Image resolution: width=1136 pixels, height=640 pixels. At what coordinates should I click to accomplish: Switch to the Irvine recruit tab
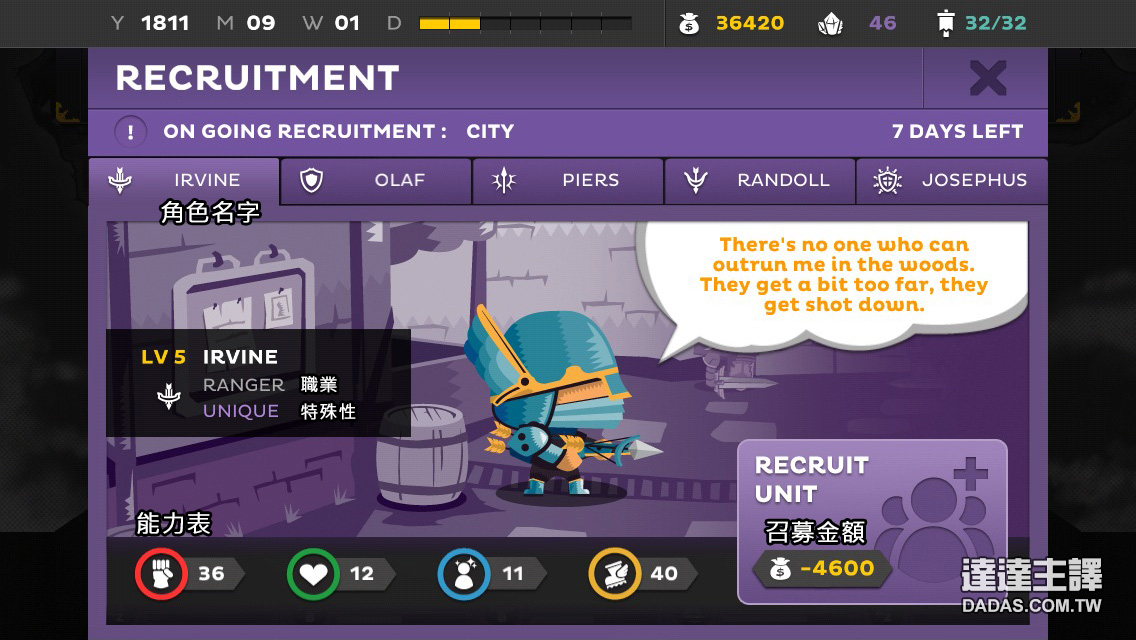coord(184,181)
